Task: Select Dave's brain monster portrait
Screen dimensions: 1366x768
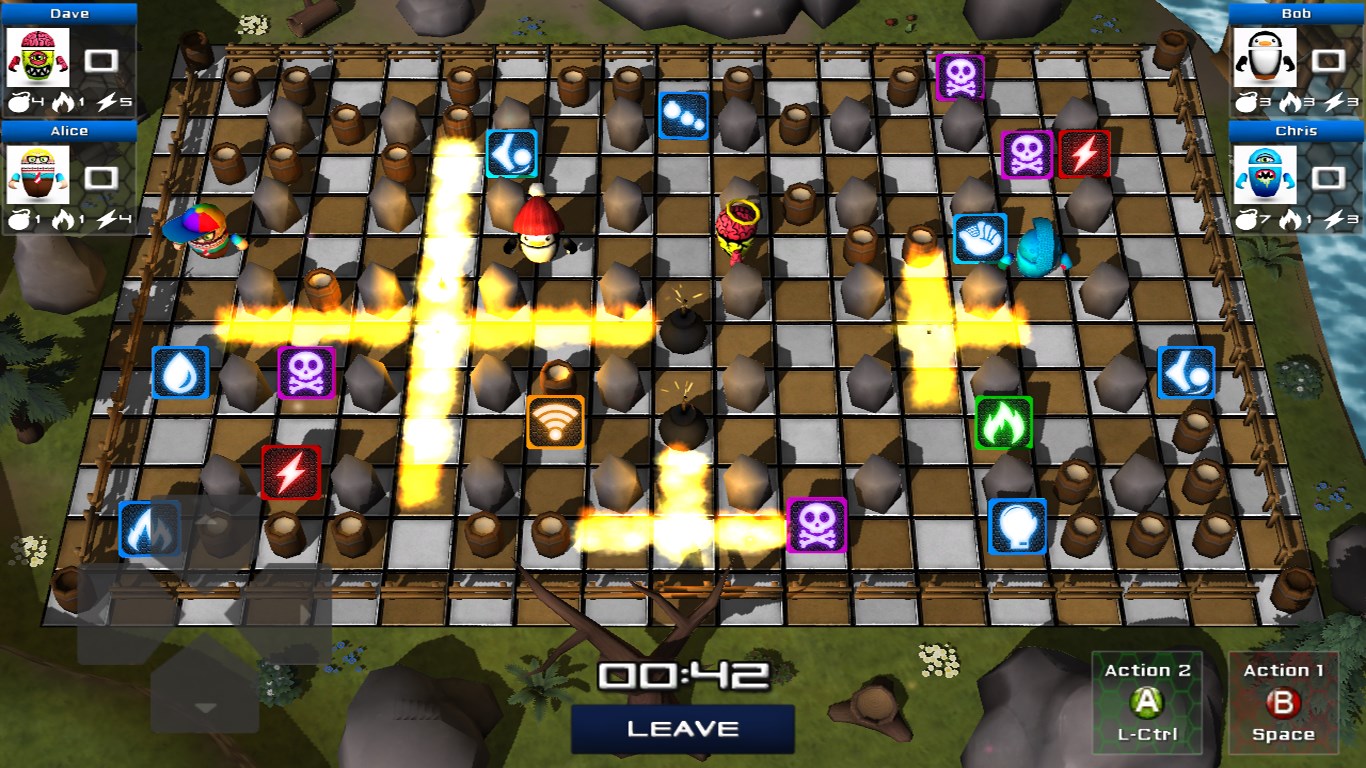Action: pyautogui.click(x=38, y=58)
